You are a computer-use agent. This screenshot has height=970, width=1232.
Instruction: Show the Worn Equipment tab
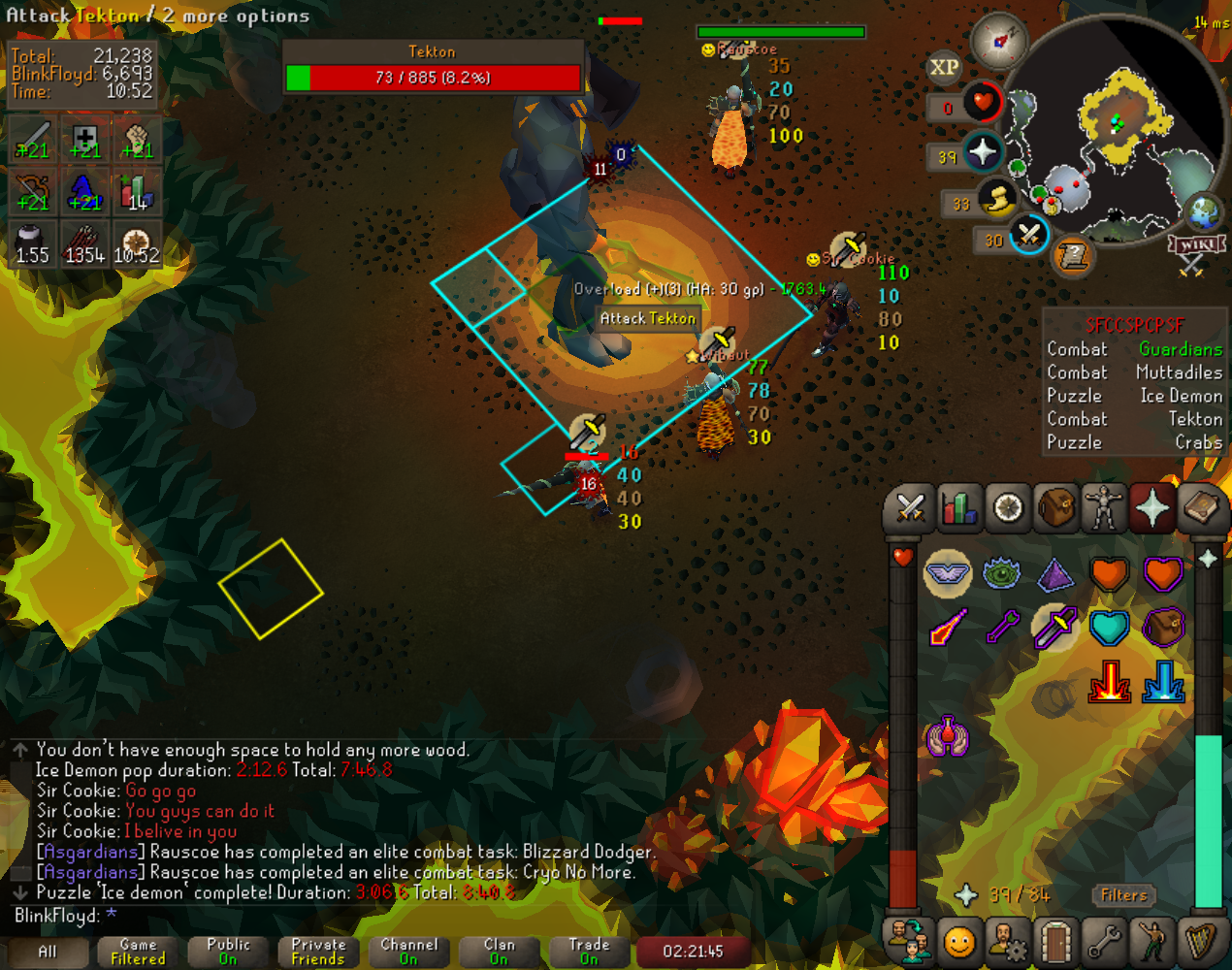(1104, 507)
